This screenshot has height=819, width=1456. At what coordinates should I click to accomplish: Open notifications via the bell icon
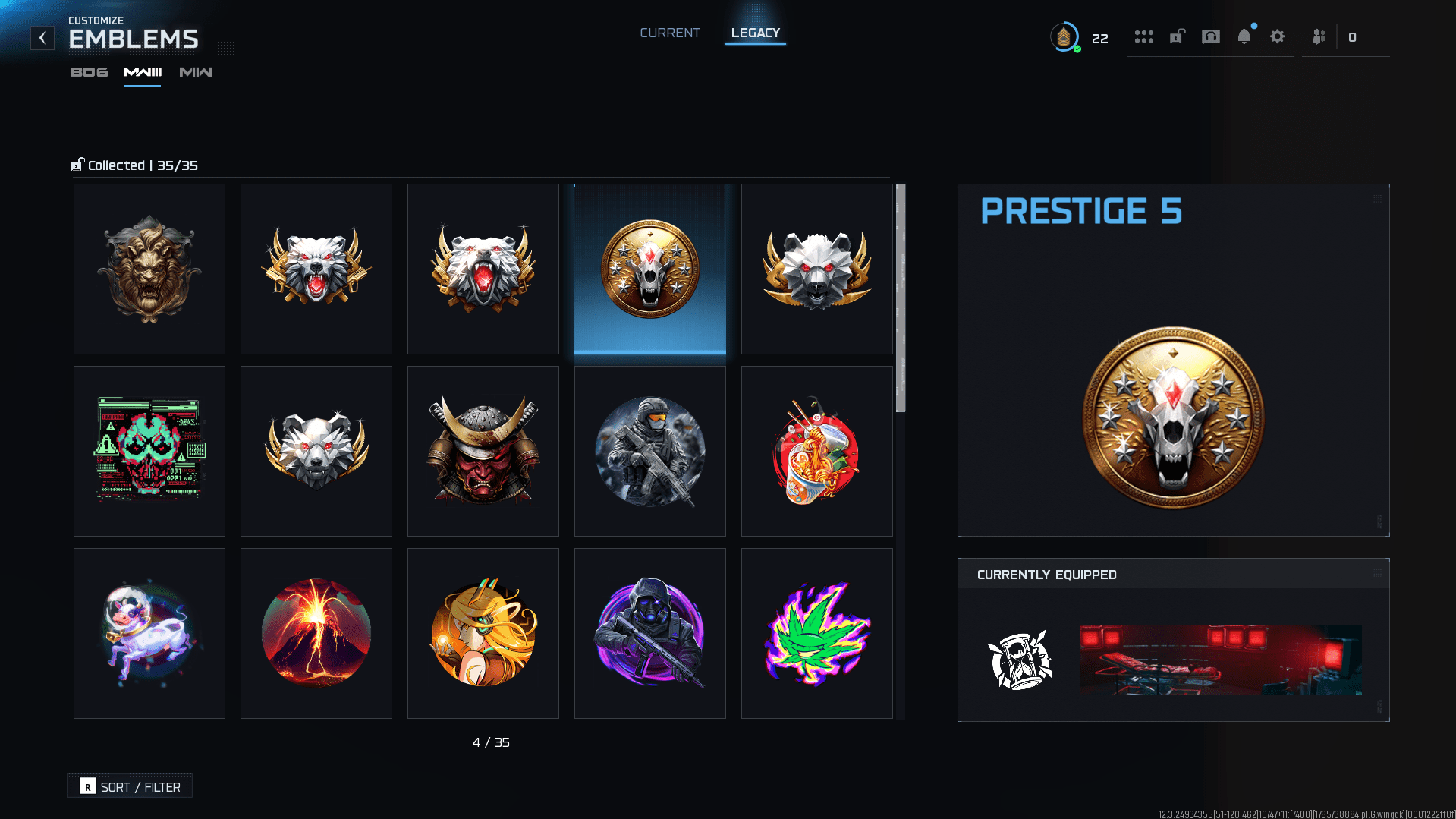click(1244, 36)
